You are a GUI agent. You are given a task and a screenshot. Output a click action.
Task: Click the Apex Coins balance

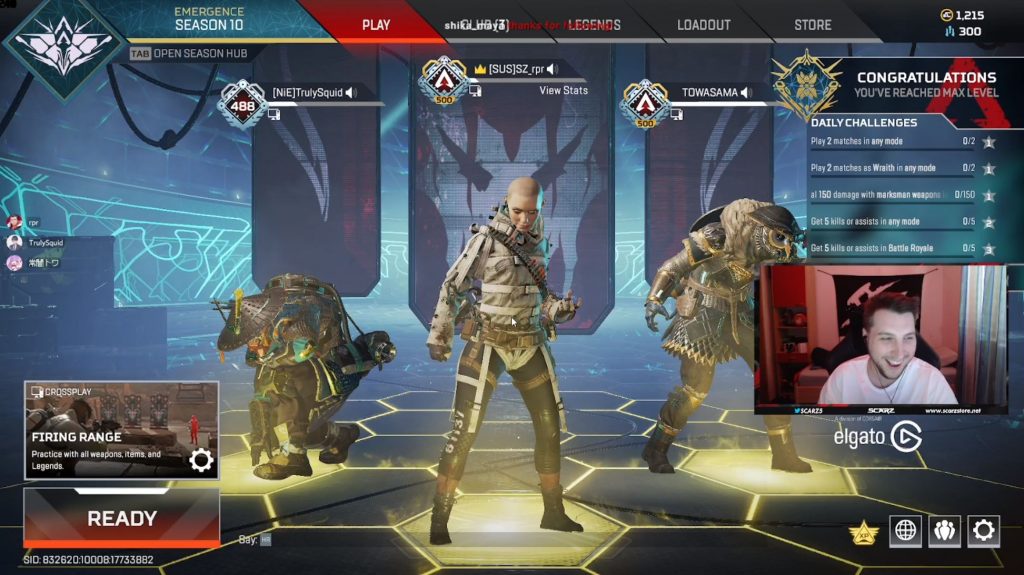click(x=963, y=15)
